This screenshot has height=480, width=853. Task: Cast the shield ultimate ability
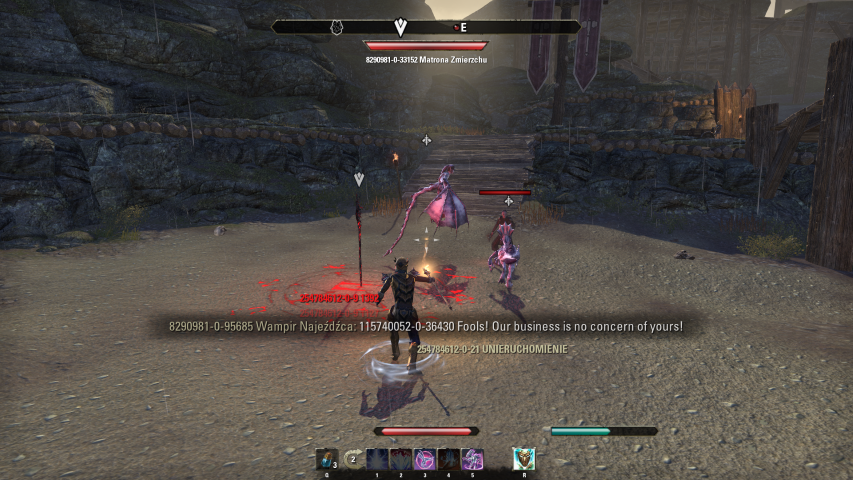pyautogui.click(x=524, y=459)
